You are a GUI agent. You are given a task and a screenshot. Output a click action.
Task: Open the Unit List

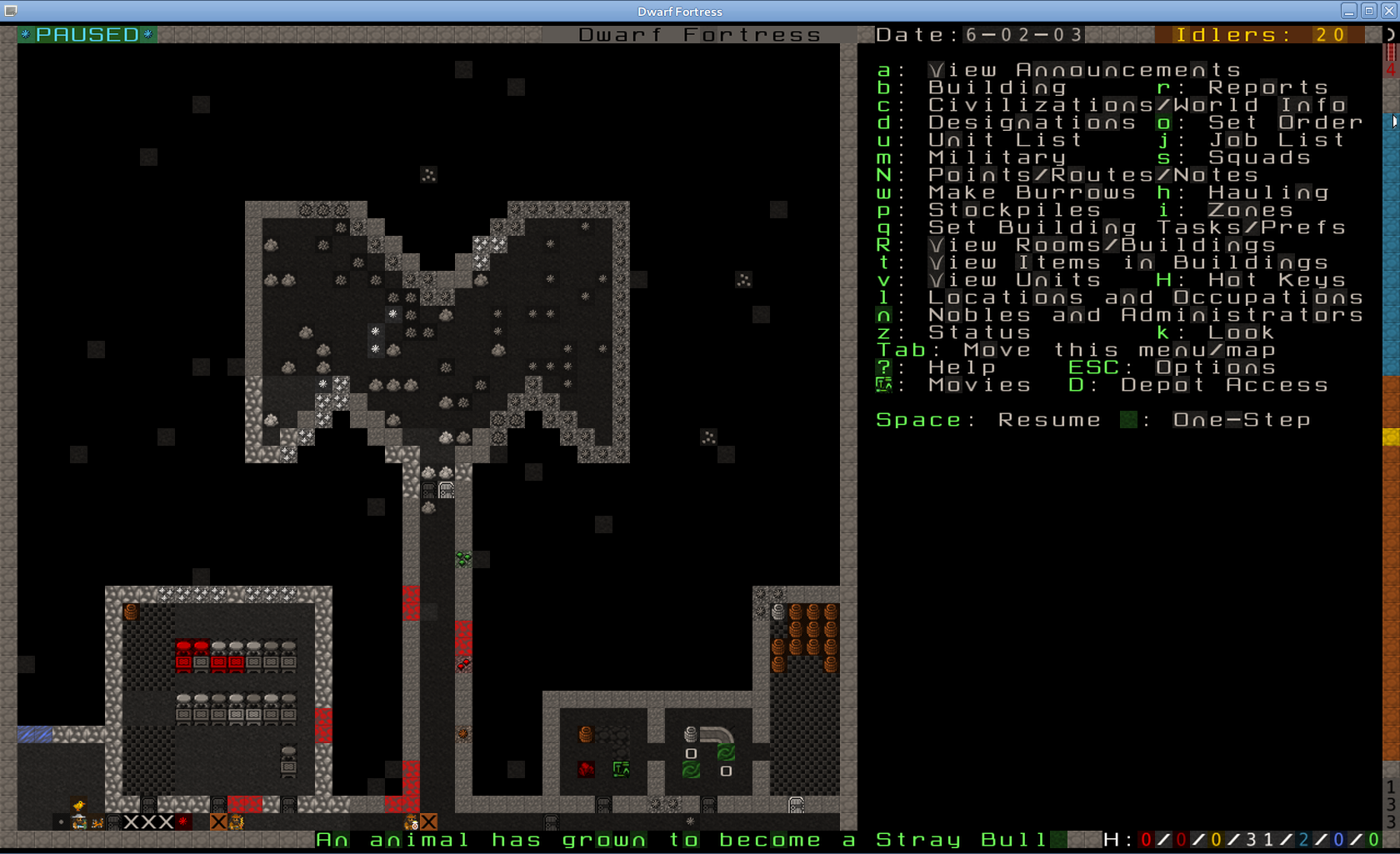1005,140
